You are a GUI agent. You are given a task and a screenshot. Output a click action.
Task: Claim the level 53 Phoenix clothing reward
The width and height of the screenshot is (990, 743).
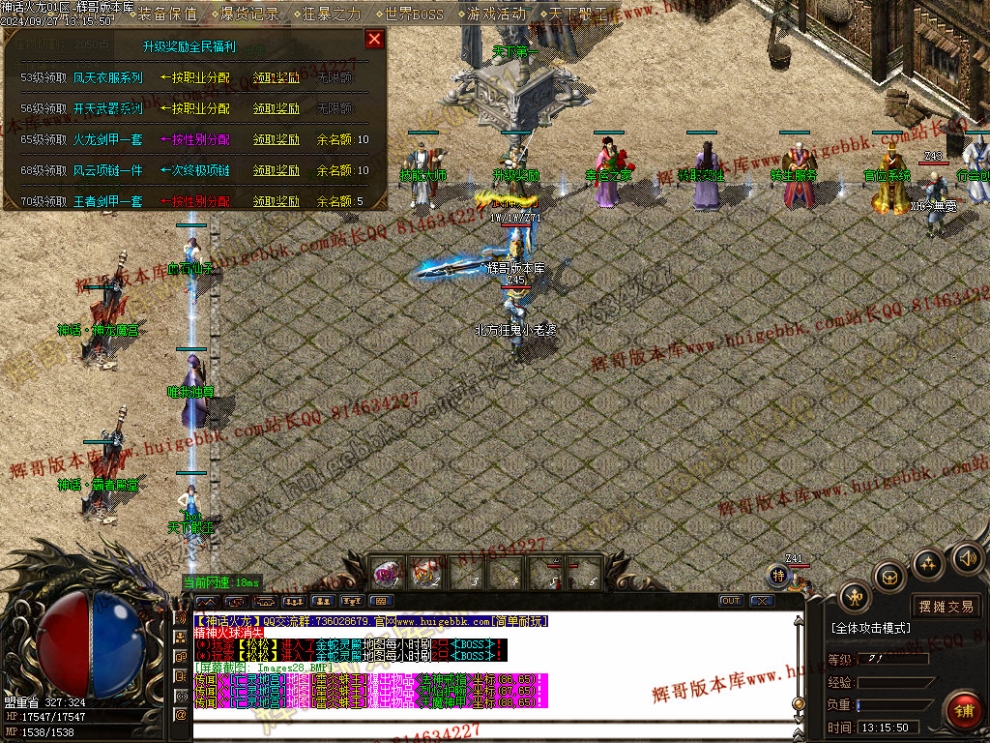(276, 78)
